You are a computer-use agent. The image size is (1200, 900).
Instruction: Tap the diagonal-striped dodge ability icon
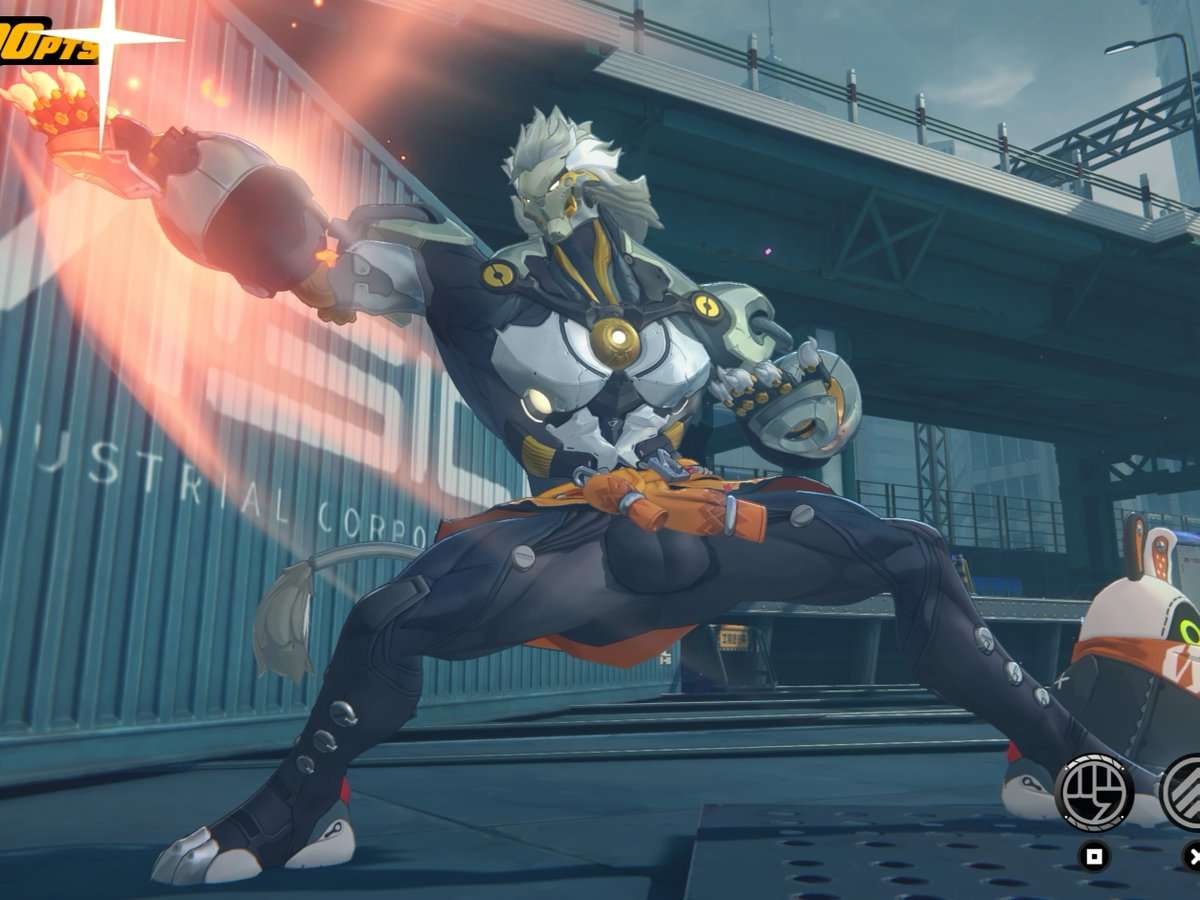[x=1185, y=791]
